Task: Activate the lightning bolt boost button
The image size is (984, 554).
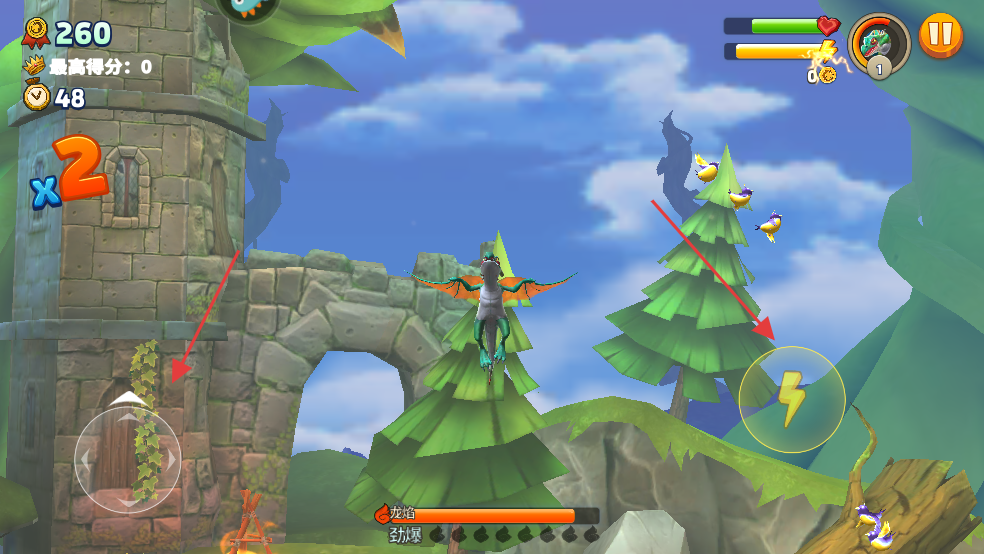Action: point(792,399)
